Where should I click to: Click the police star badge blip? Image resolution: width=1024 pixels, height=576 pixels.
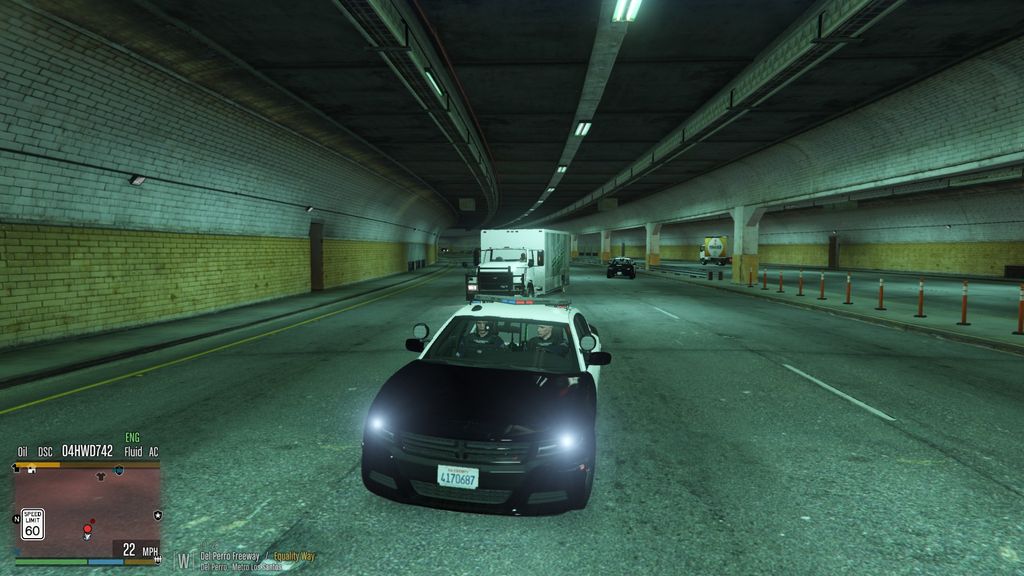(x=157, y=514)
